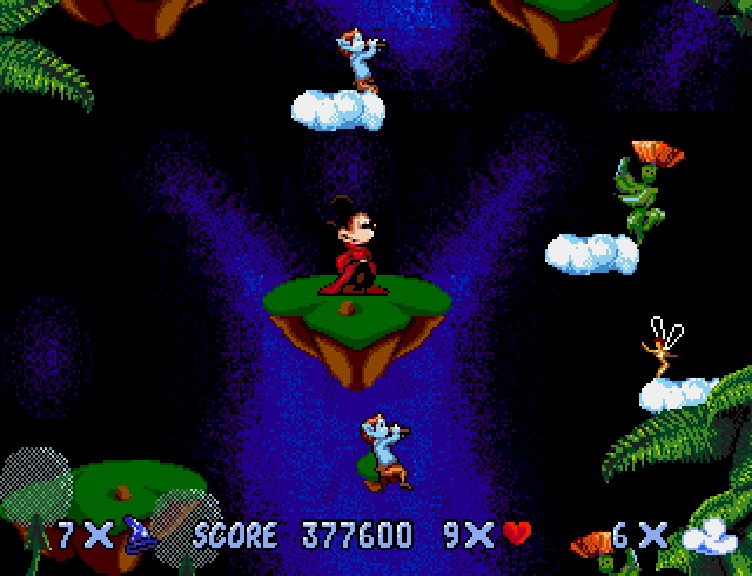Click the white cloud magic icon
The image size is (752, 576).
coord(709,537)
